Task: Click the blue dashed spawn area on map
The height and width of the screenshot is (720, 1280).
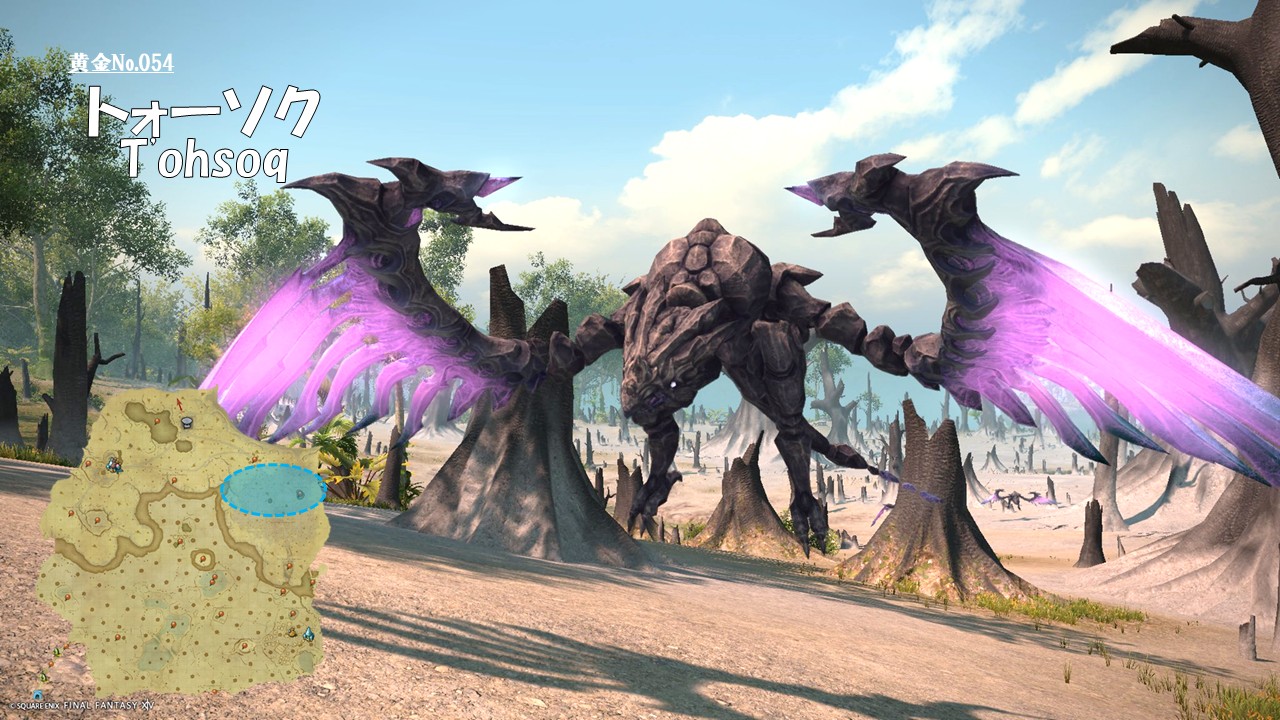Action: 273,490
